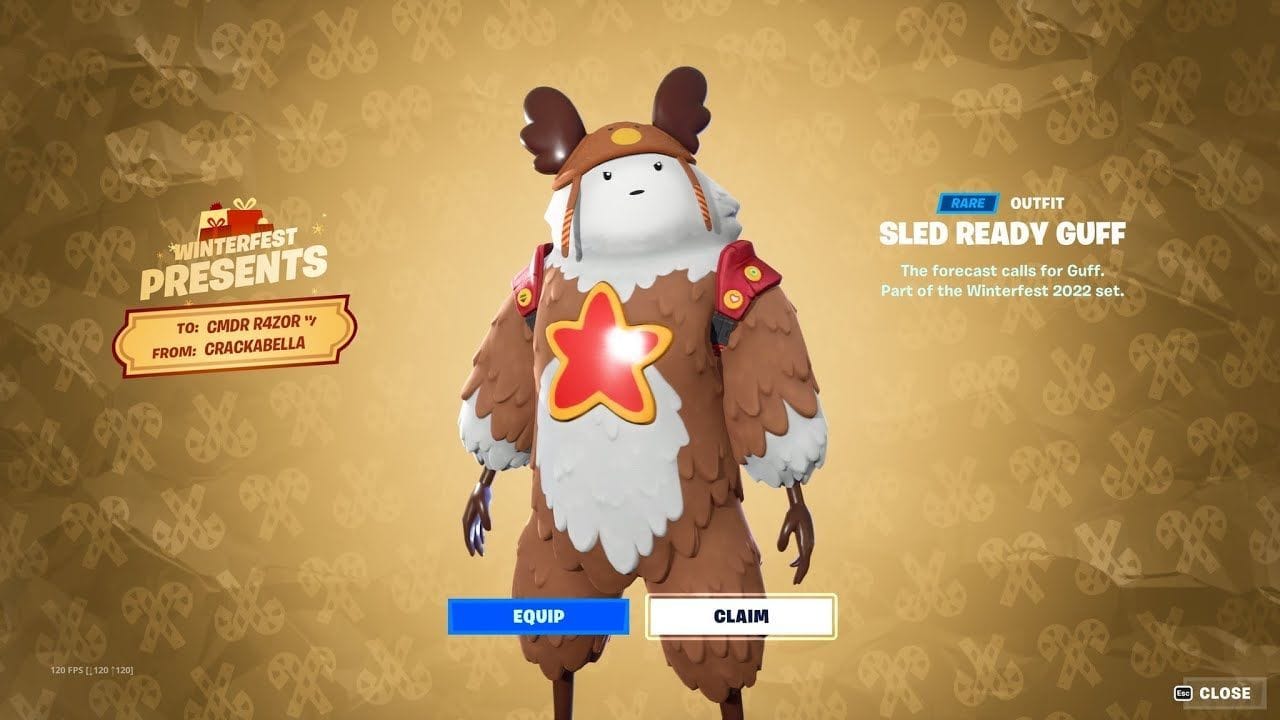Expand the FROM: CRACKABELLA sender tag
Screen dimensions: 1280x720
coord(232,350)
